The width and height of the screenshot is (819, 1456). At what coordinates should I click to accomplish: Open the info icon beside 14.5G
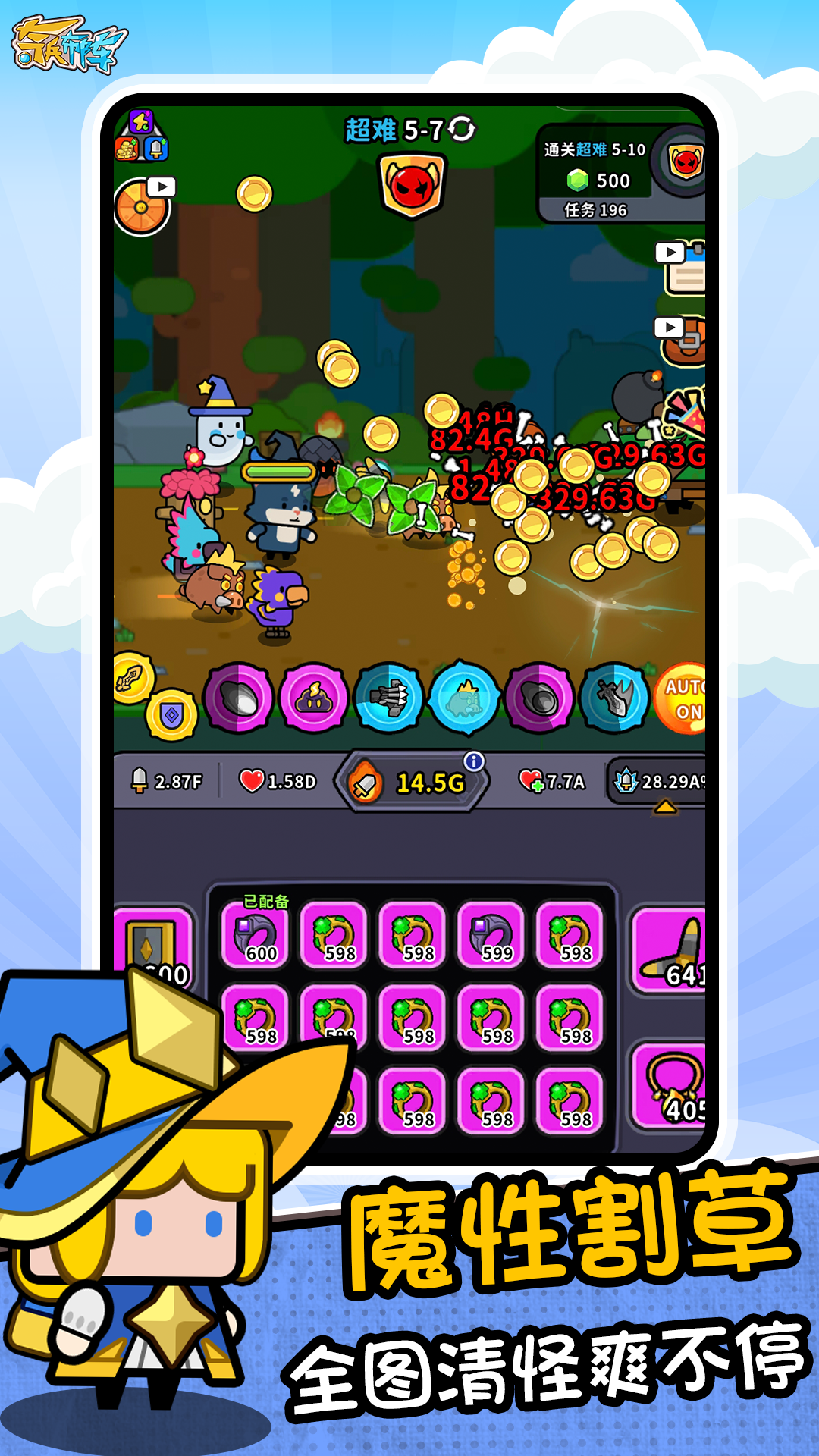(x=474, y=761)
